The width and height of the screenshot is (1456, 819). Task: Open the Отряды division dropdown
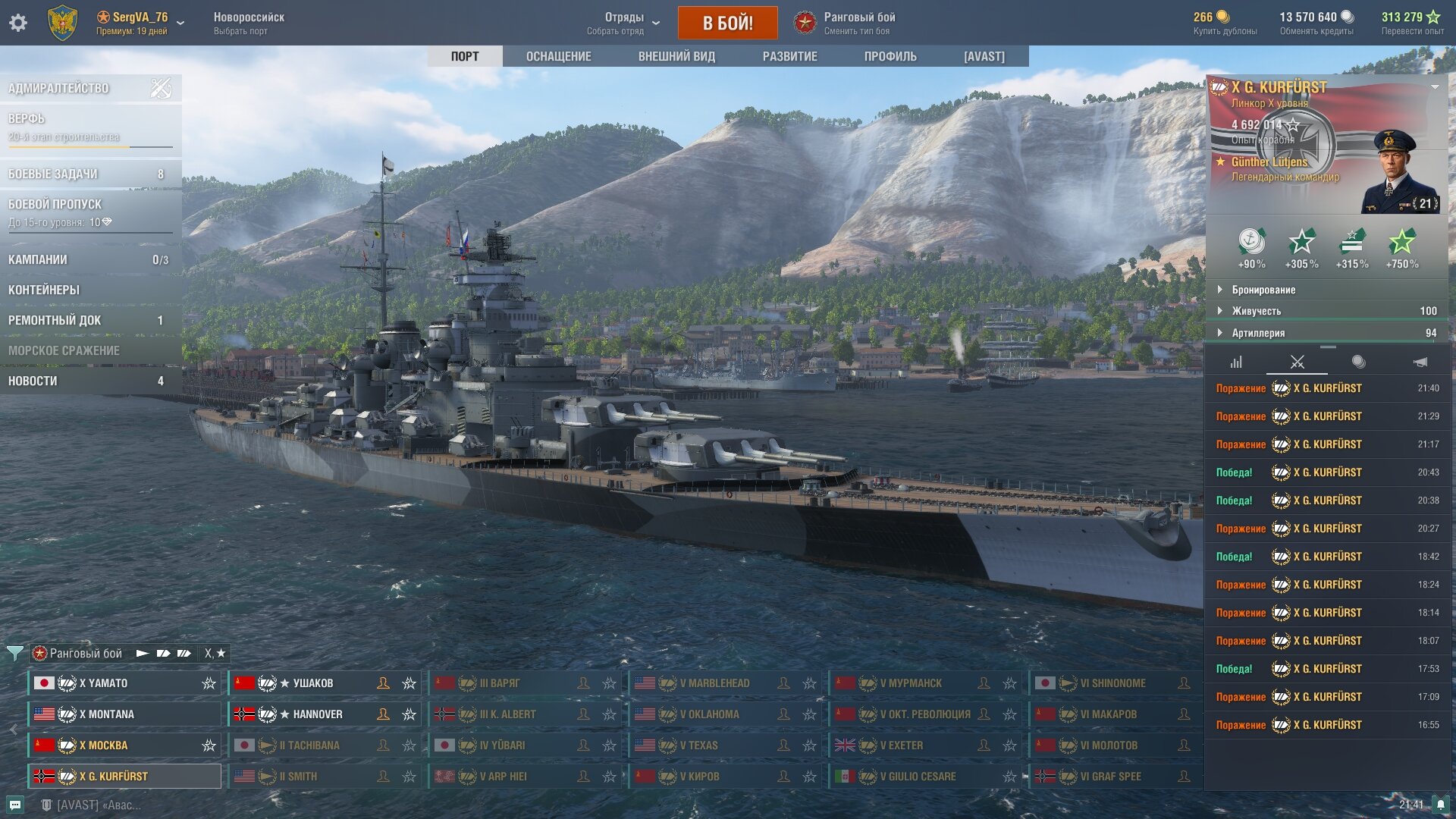coord(624,23)
